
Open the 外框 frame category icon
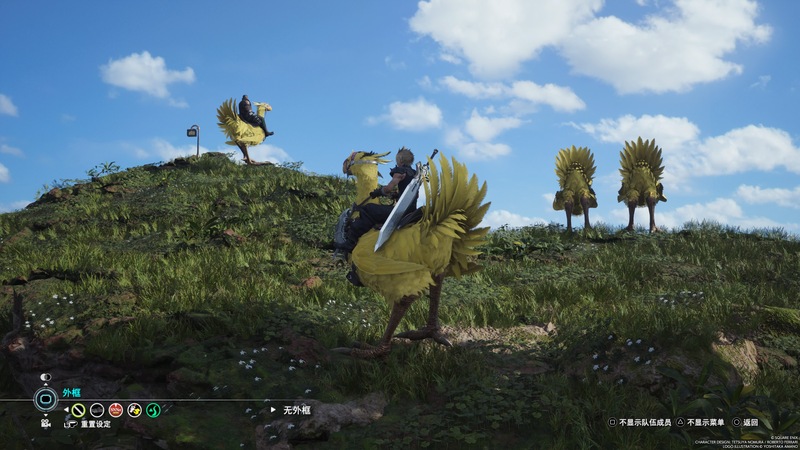[x=45, y=399]
